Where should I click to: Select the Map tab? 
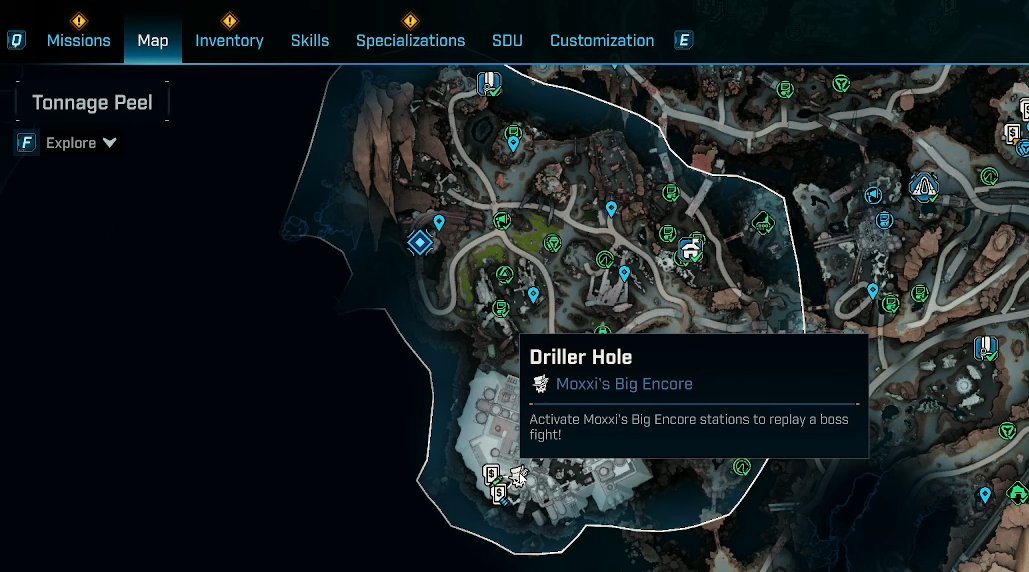point(153,40)
